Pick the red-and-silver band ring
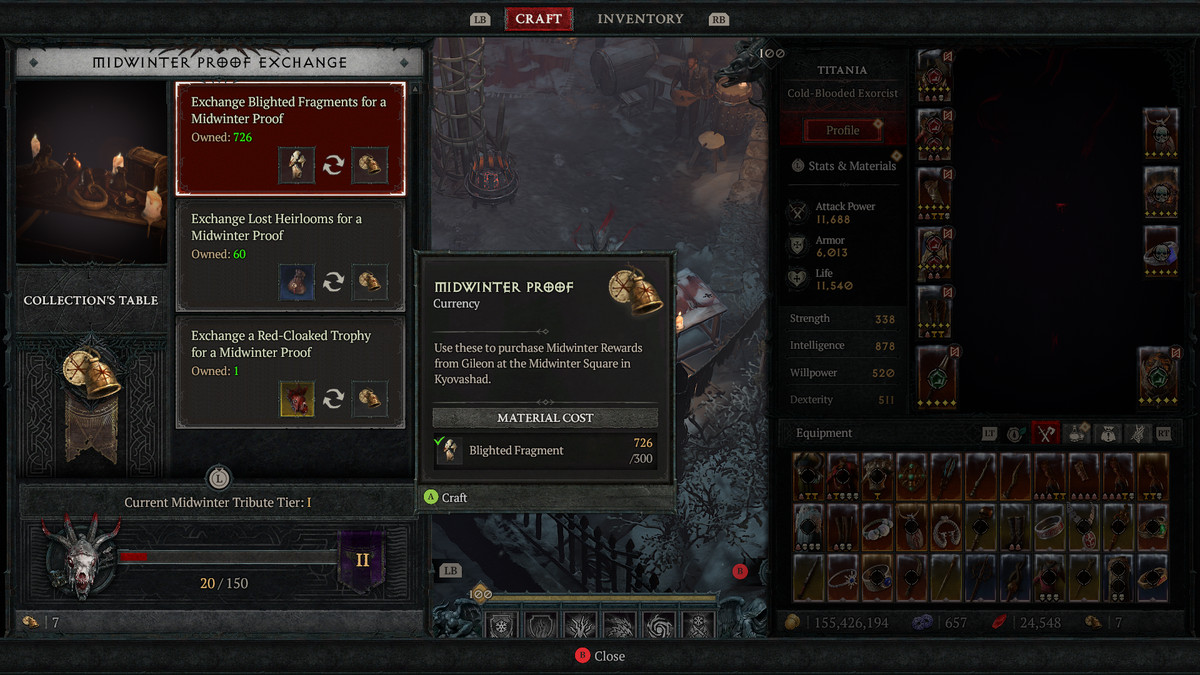 point(1049,527)
